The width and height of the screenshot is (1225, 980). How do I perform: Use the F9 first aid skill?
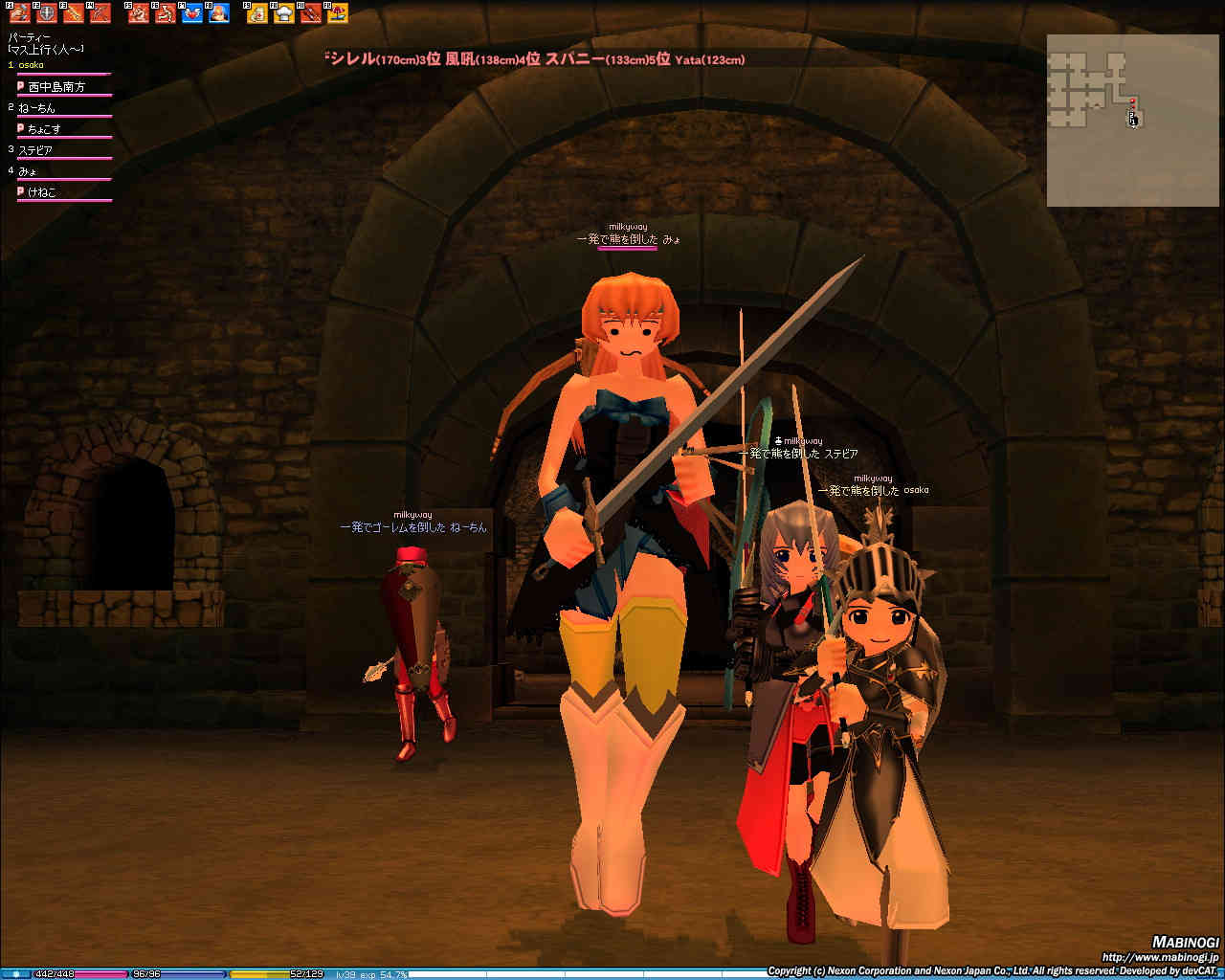[x=257, y=13]
